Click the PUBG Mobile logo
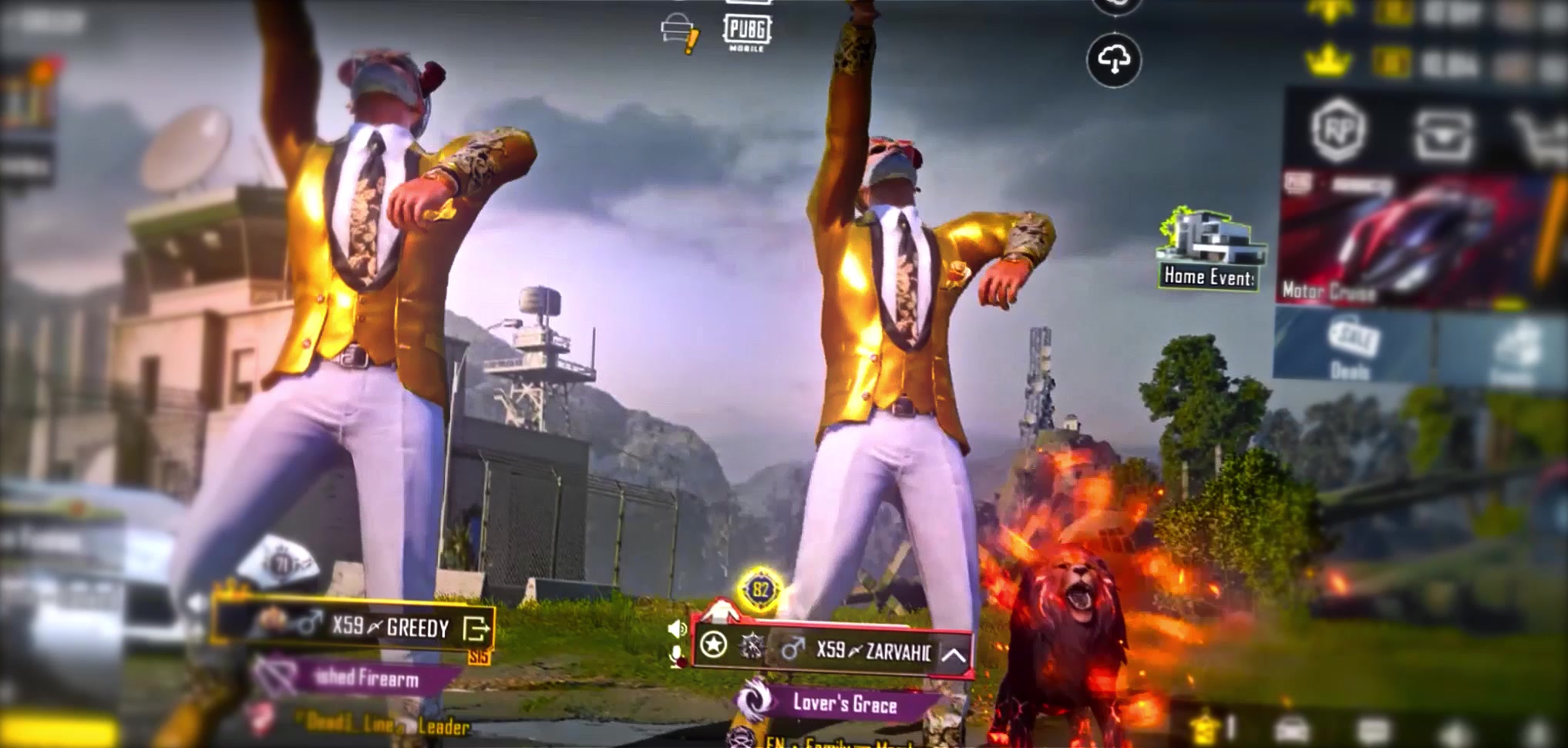Viewport: 1568px width, 748px height. (x=746, y=32)
